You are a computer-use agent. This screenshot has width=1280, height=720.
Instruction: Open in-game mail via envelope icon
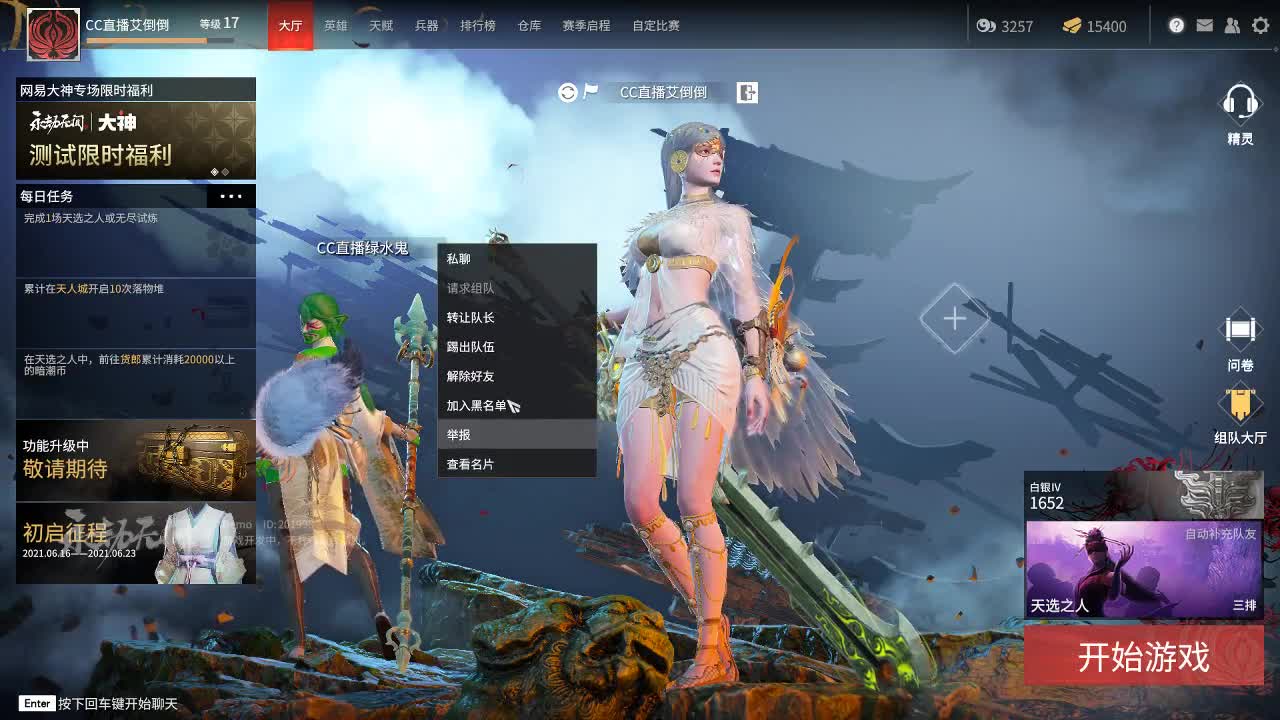click(x=1204, y=26)
